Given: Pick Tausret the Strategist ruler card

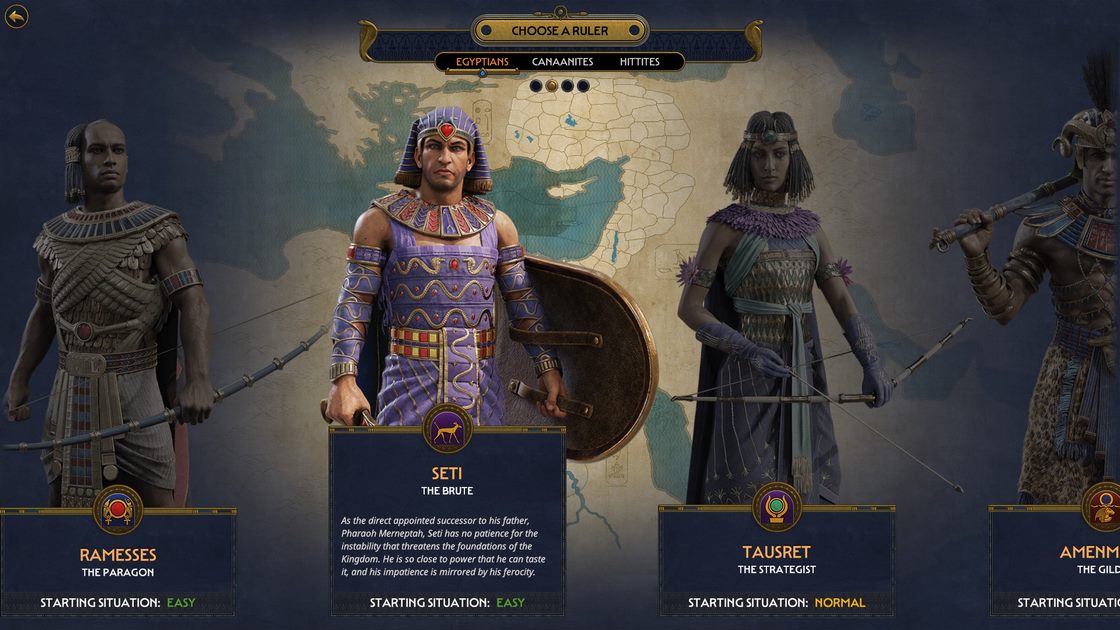Looking at the screenshot, I should click(776, 559).
